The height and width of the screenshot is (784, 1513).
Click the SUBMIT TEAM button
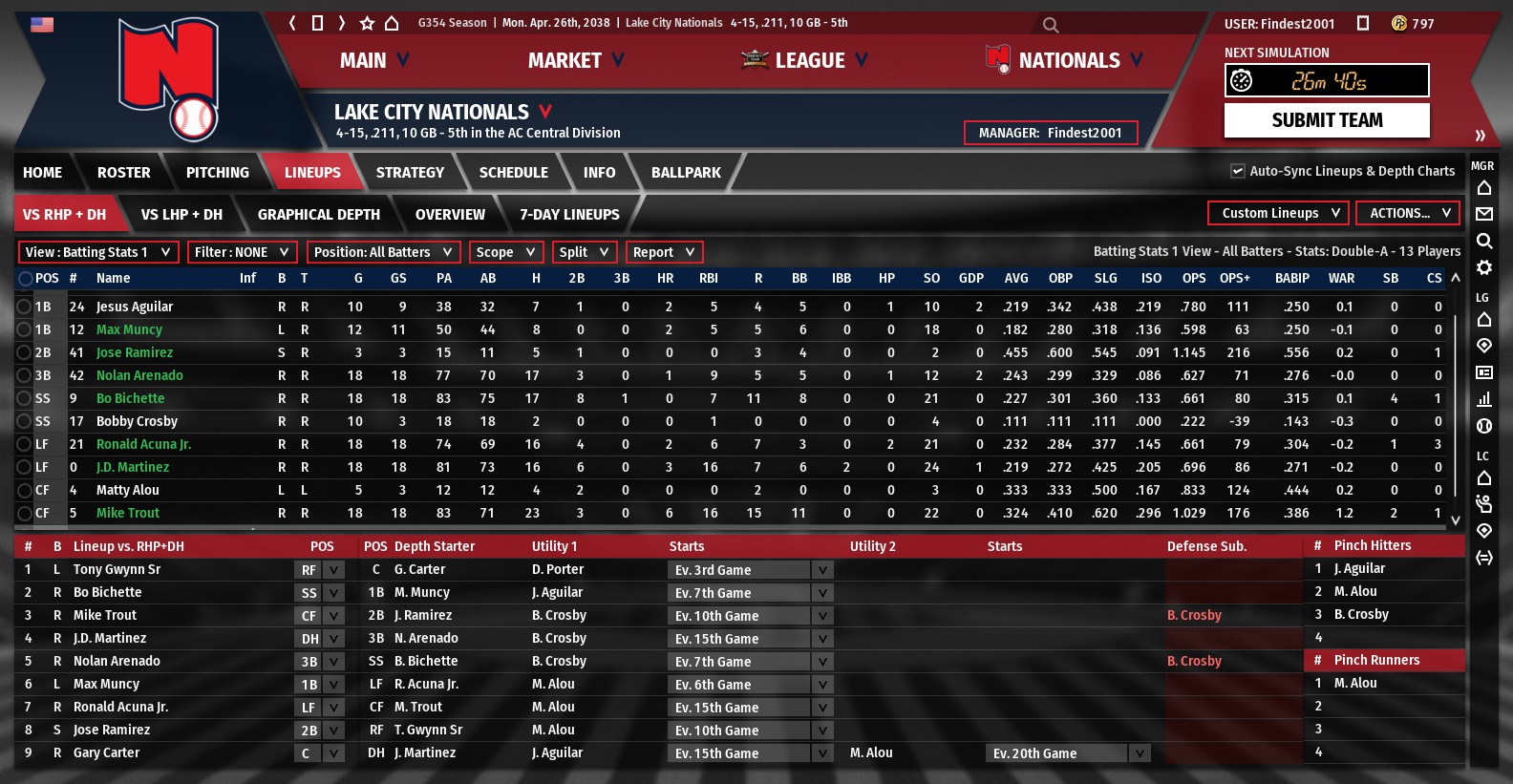(1327, 120)
